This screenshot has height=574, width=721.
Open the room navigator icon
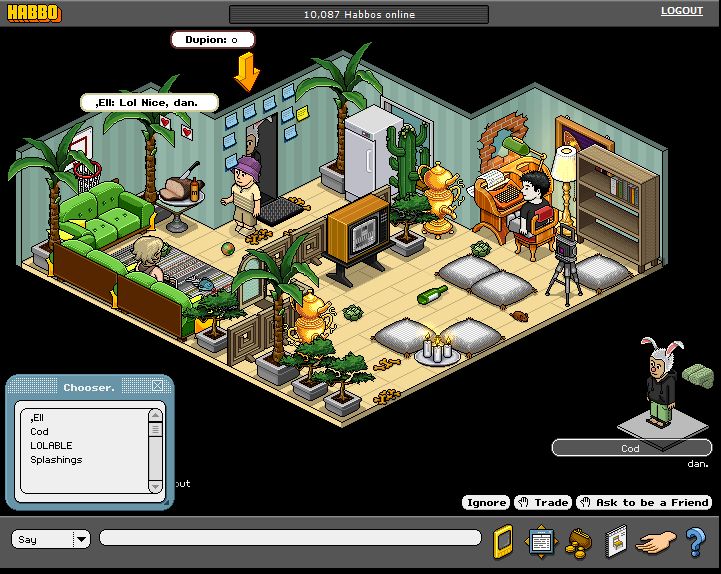tap(541, 541)
